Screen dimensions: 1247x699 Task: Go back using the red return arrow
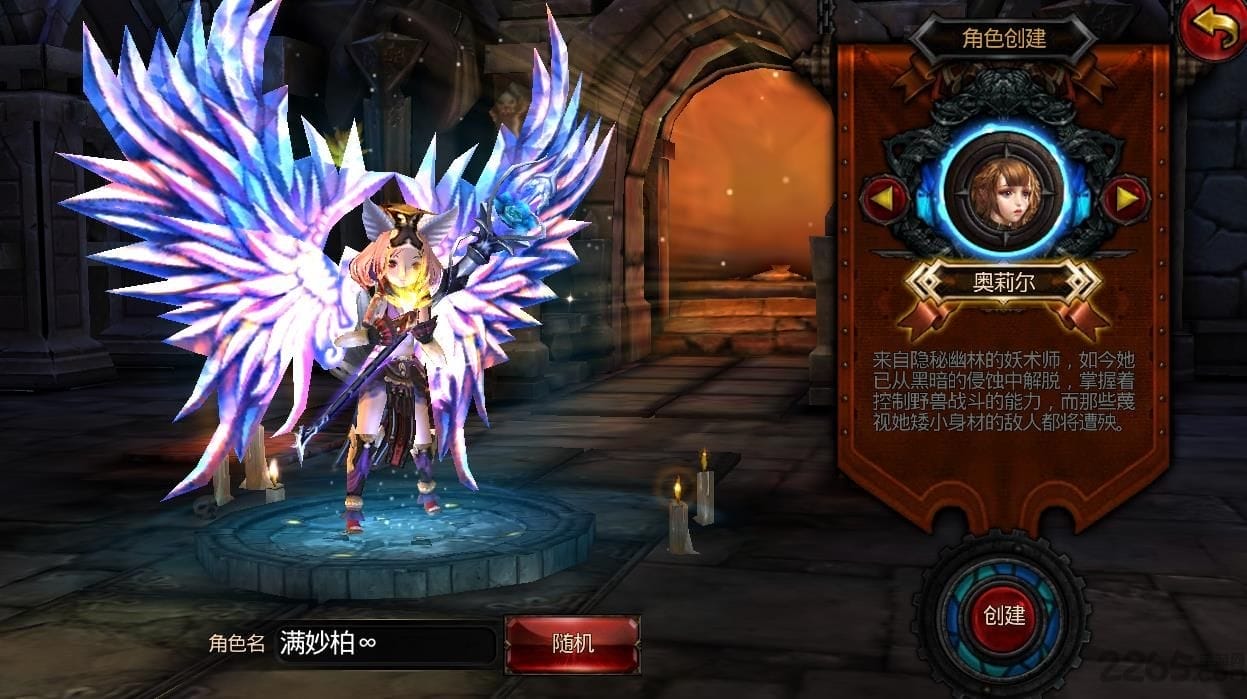tap(1212, 30)
